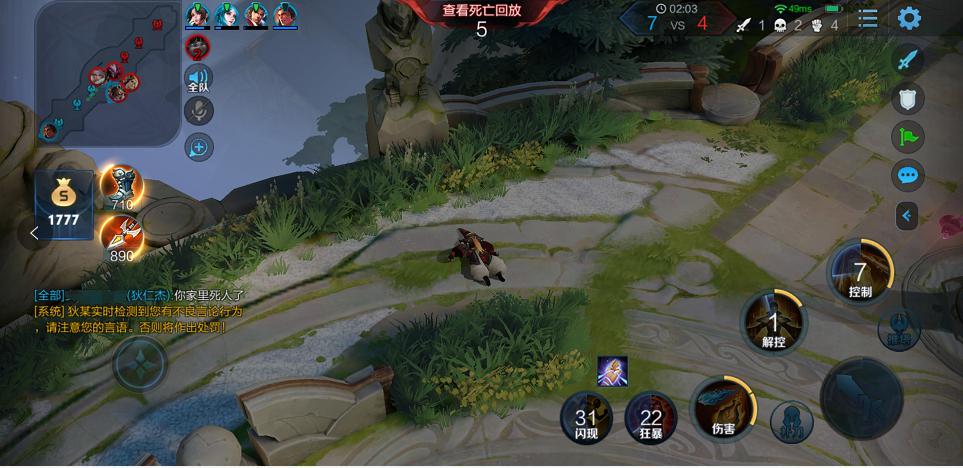Image resolution: width=963 pixels, height=468 pixels.
Task: Buy the recommended item priced 710
Action: 121,186
